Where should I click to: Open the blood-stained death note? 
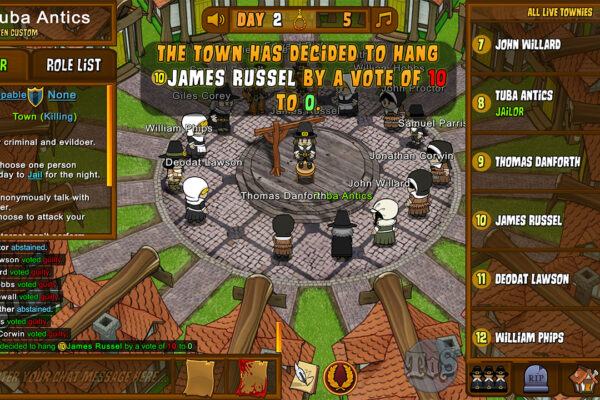tap(251, 377)
